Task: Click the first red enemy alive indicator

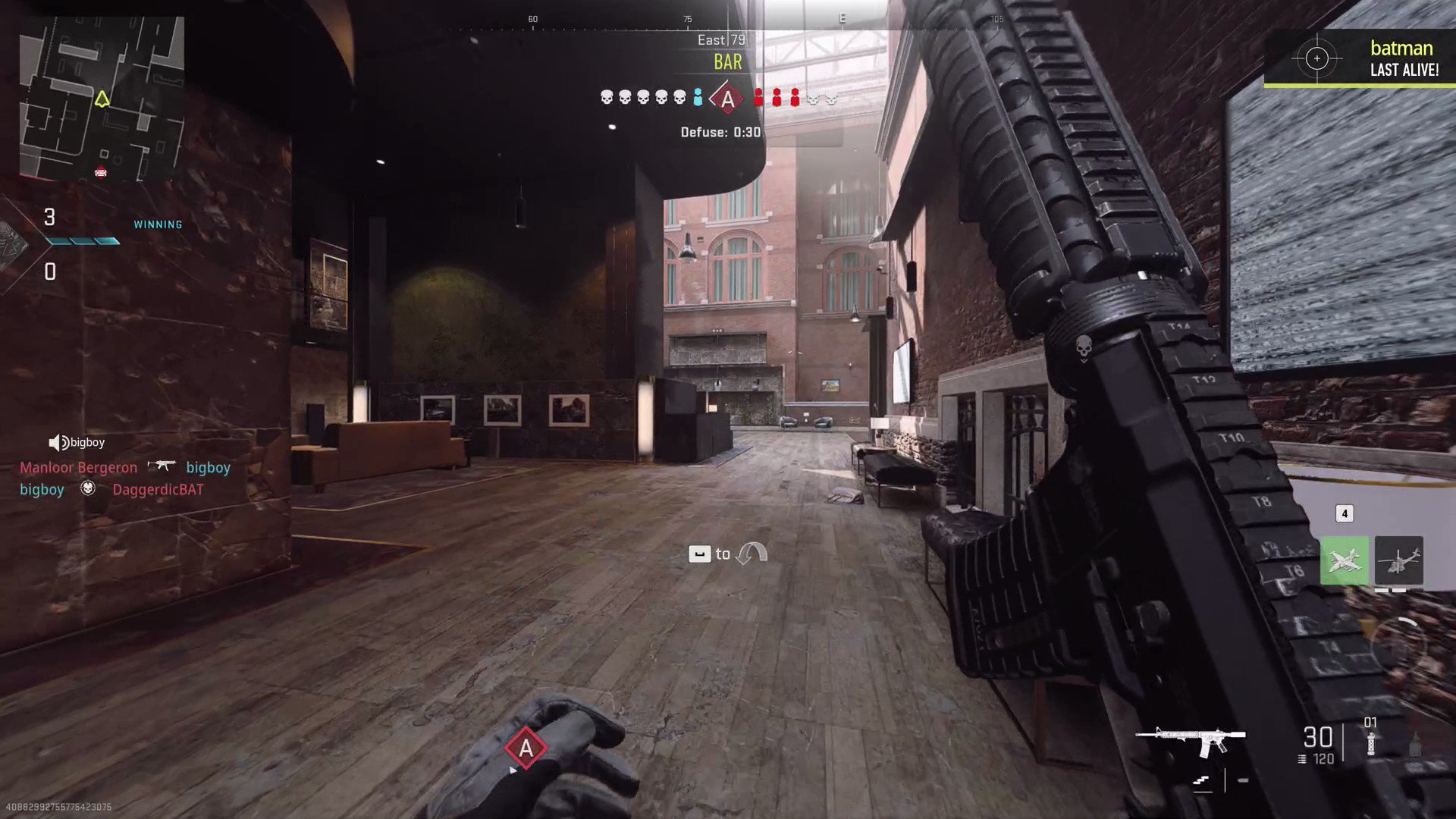Action: click(x=758, y=97)
